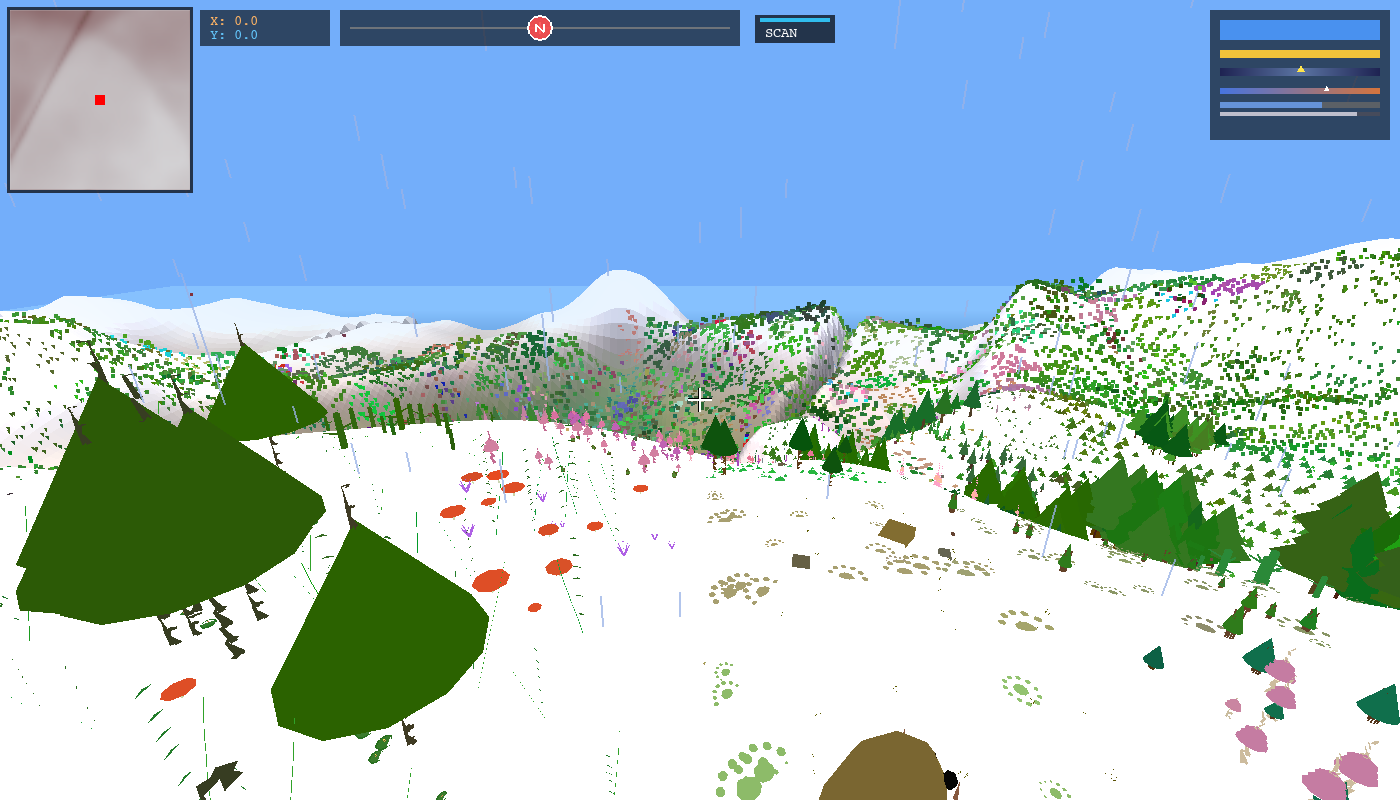This screenshot has width=1400, height=800.
Task: Click the terrain minimap
Action: (100, 100)
